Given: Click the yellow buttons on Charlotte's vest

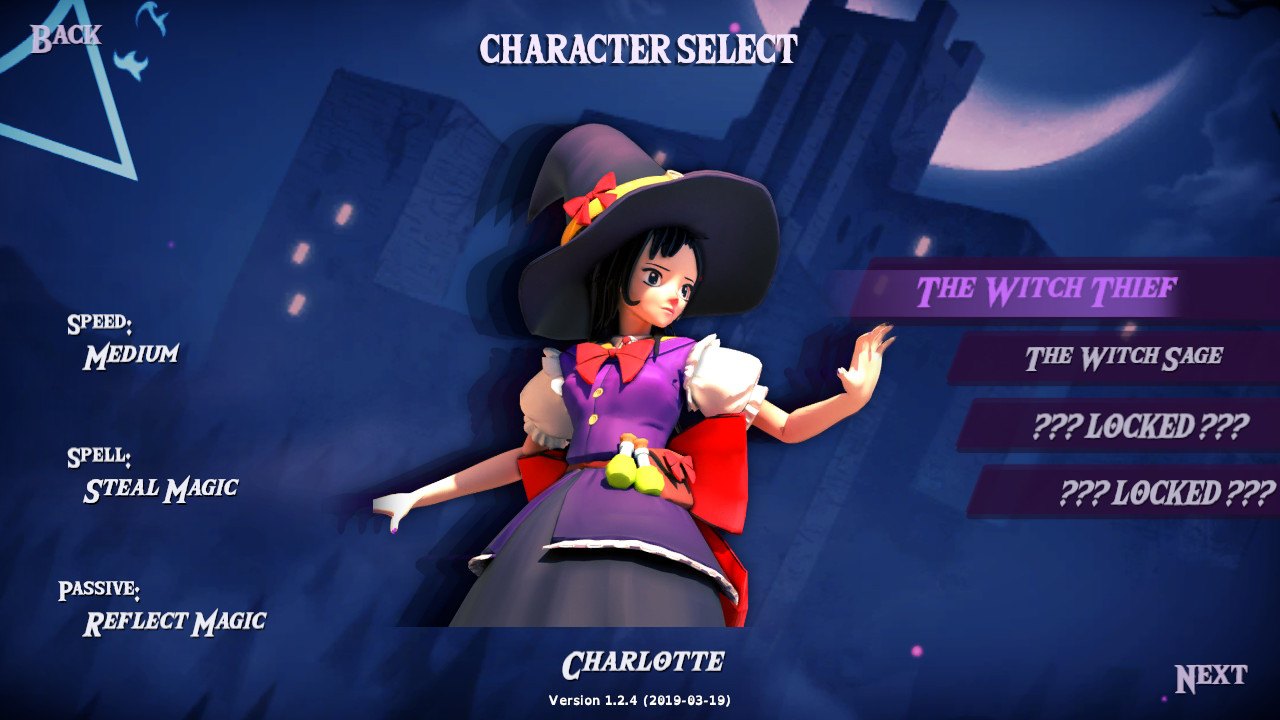Looking at the screenshot, I should 595,405.
